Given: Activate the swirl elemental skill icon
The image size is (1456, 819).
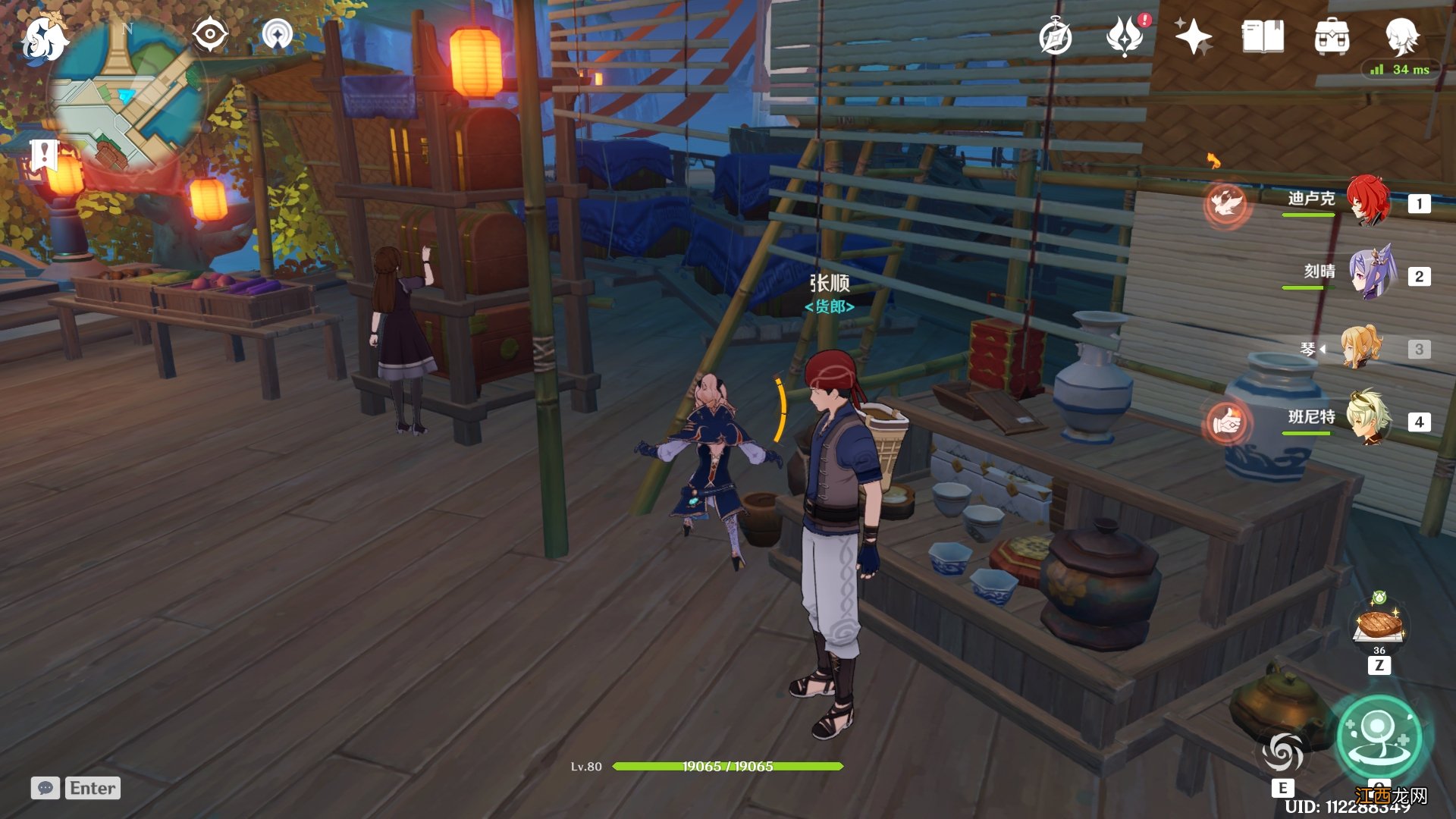Looking at the screenshot, I should point(1282,752).
